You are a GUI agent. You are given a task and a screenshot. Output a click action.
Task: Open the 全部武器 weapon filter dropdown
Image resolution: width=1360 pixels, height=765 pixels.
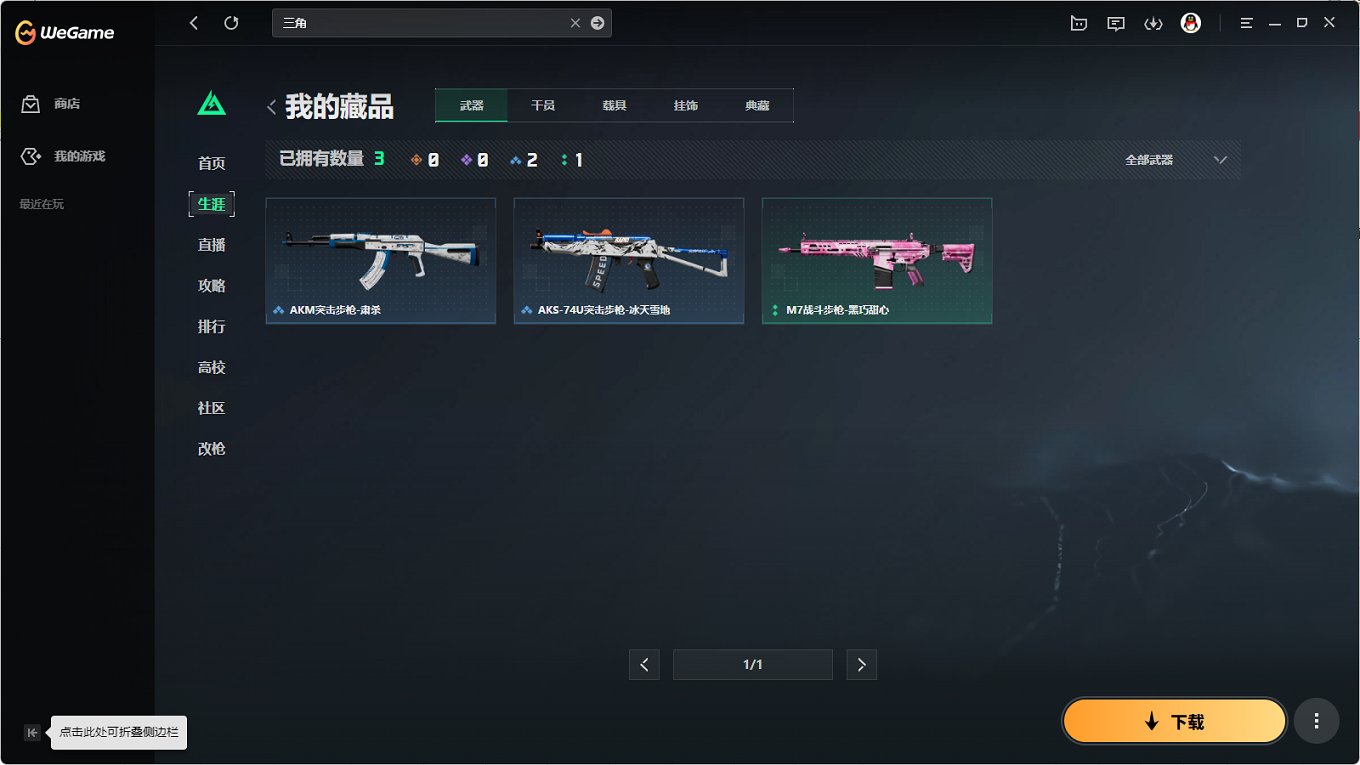[x=1180, y=158]
